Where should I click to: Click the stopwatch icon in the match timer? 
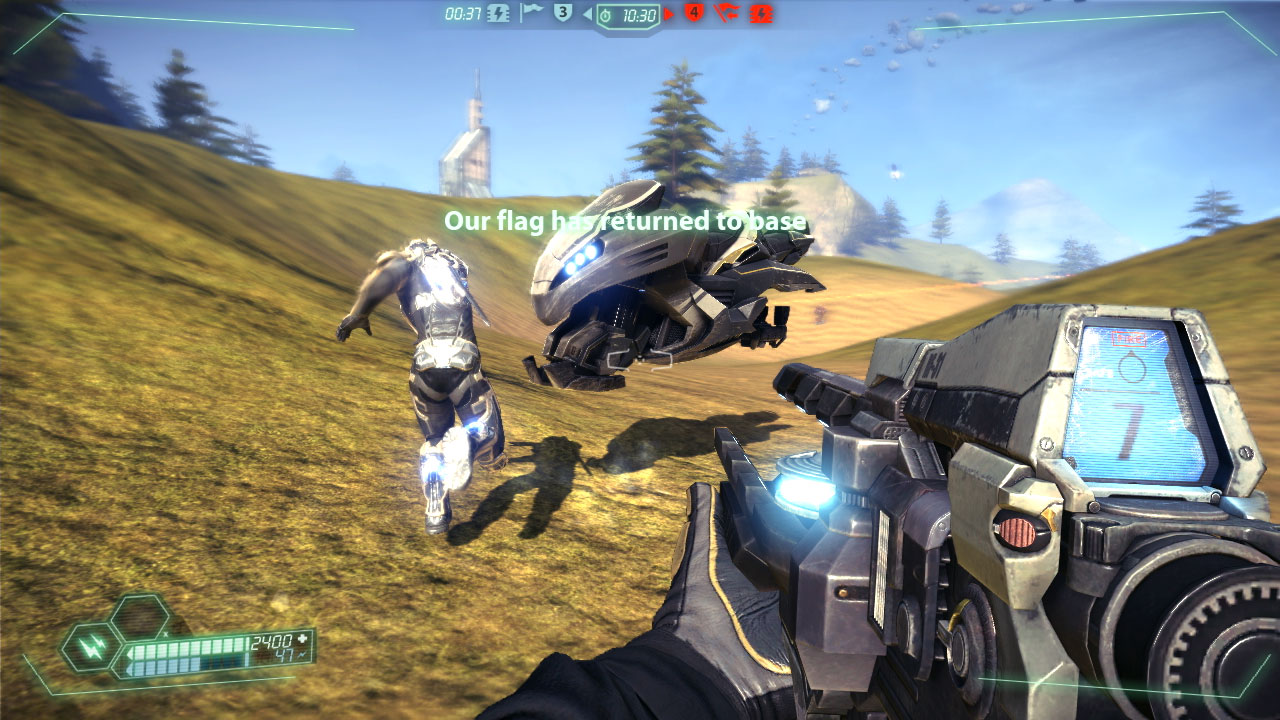(x=606, y=14)
